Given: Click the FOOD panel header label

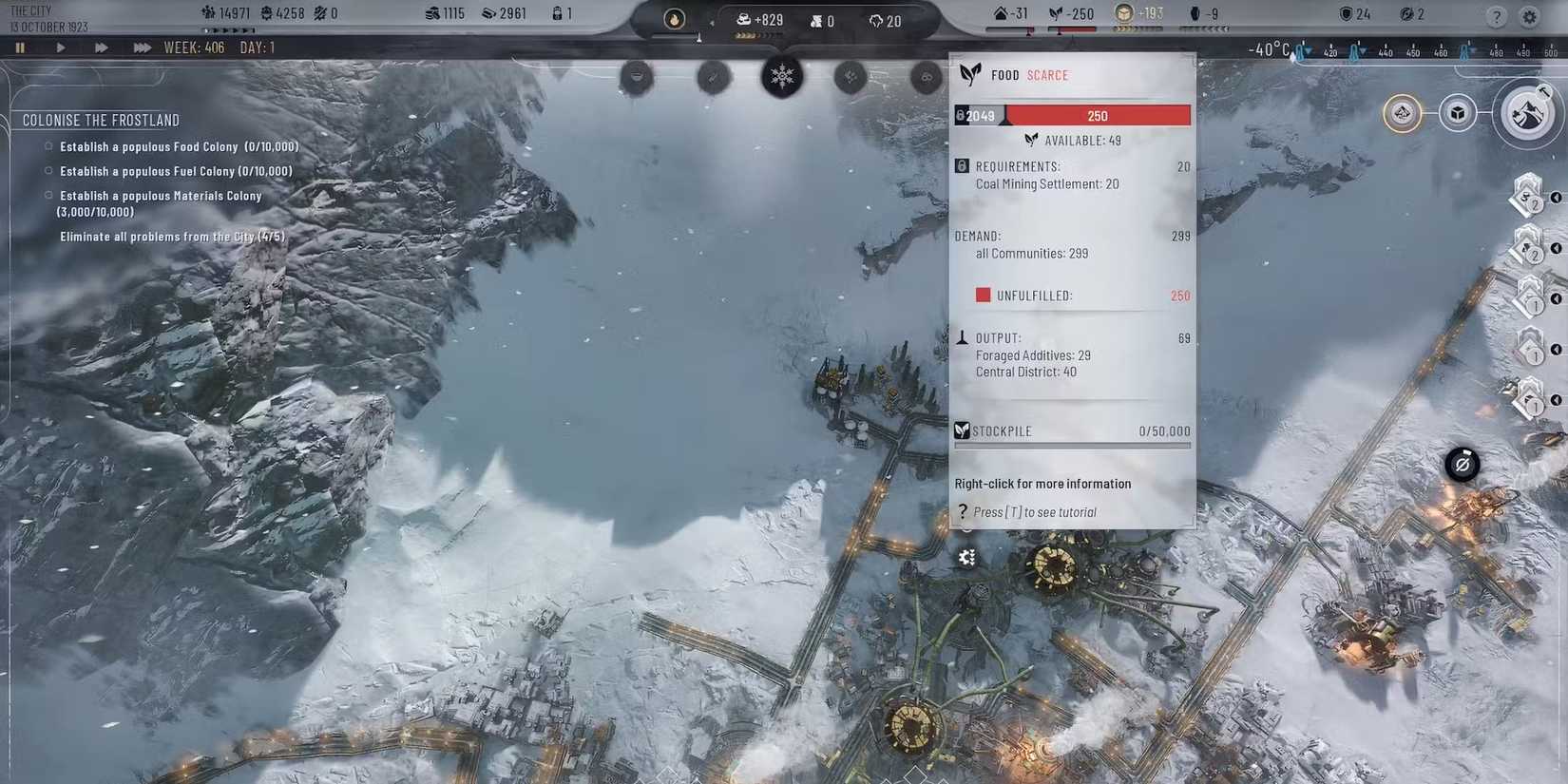Looking at the screenshot, I should [1004, 74].
